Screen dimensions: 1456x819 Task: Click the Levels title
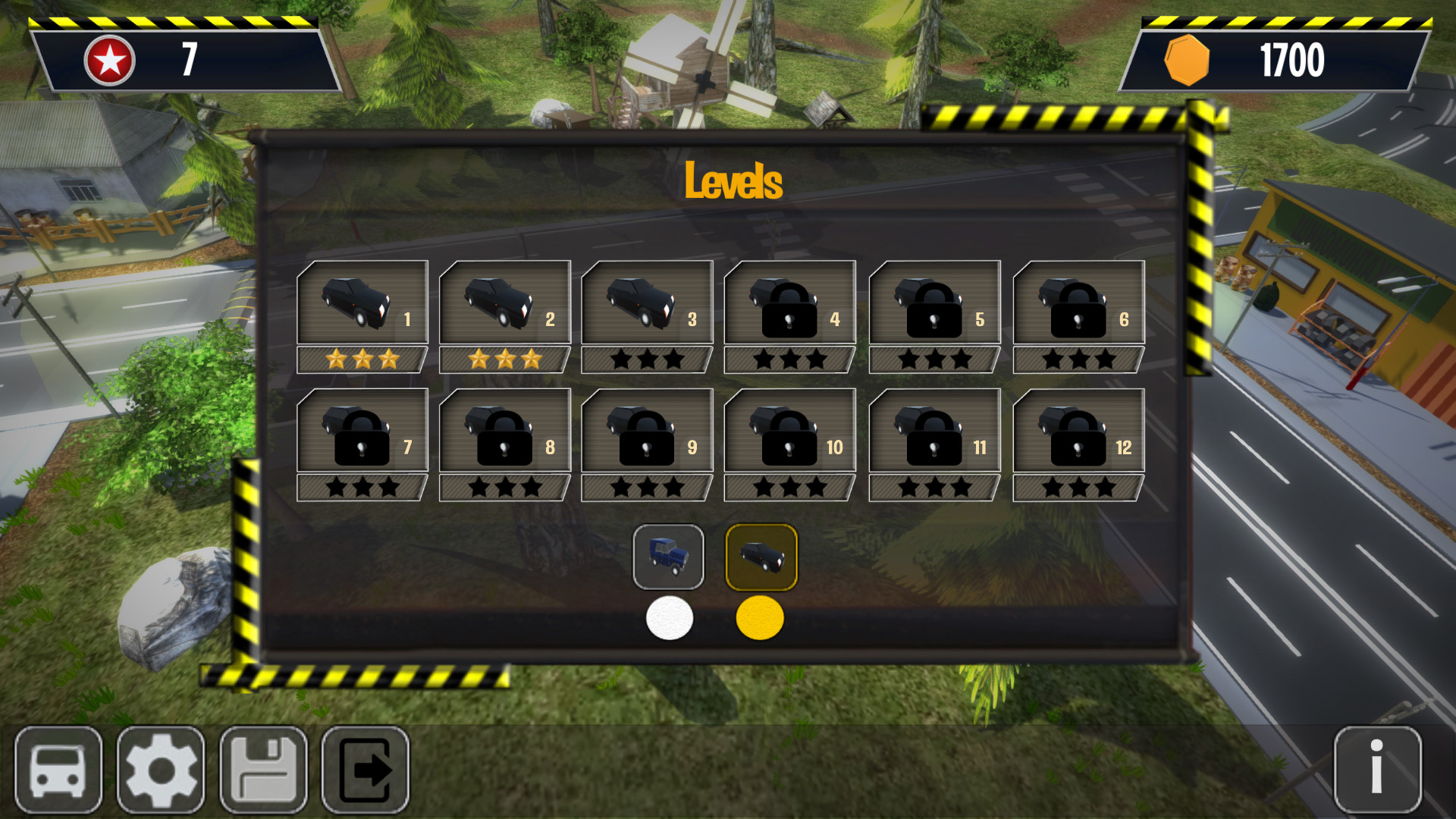click(x=733, y=179)
